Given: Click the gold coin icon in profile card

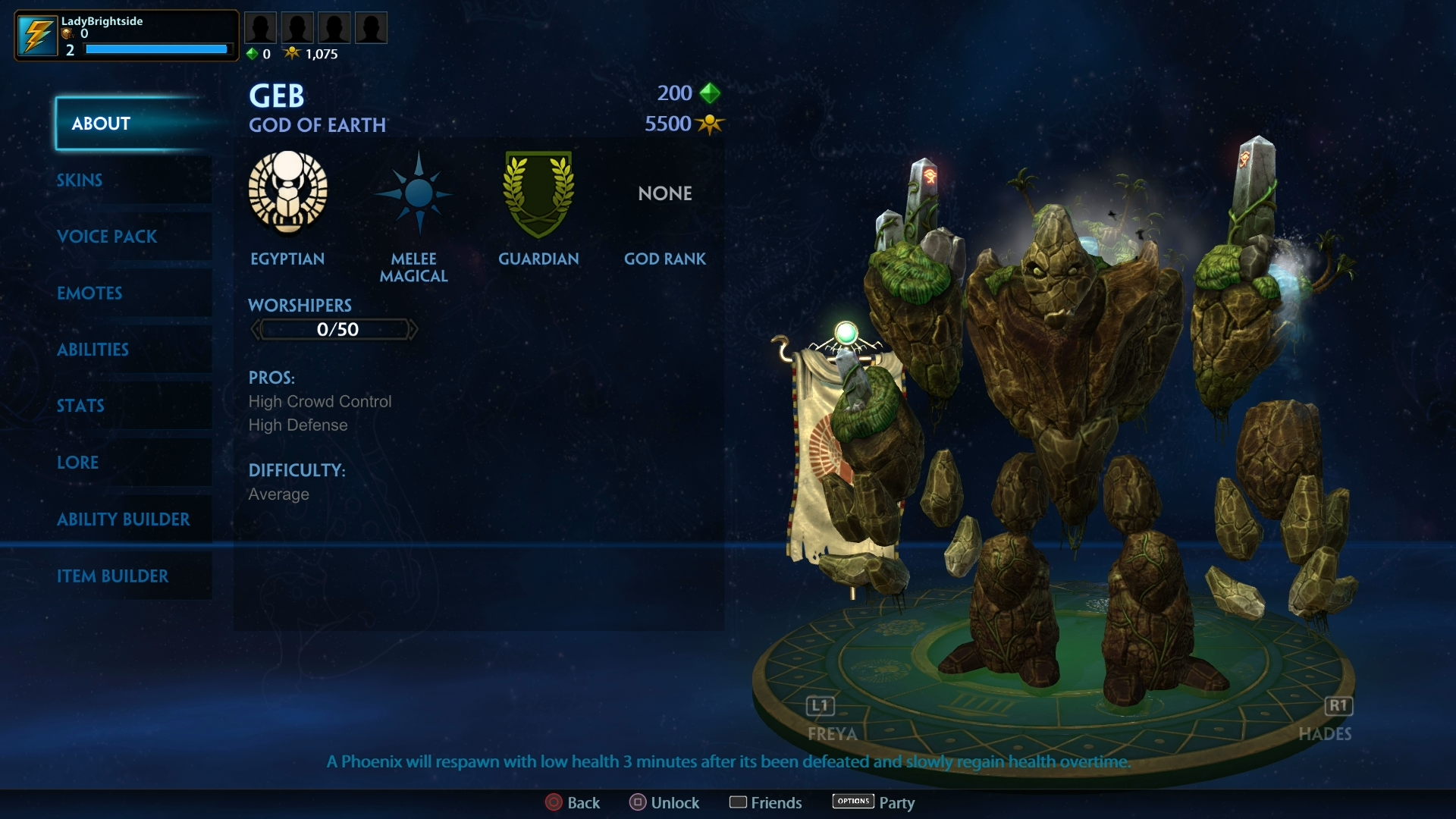Looking at the screenshot, I should click(x=67, y=34).
